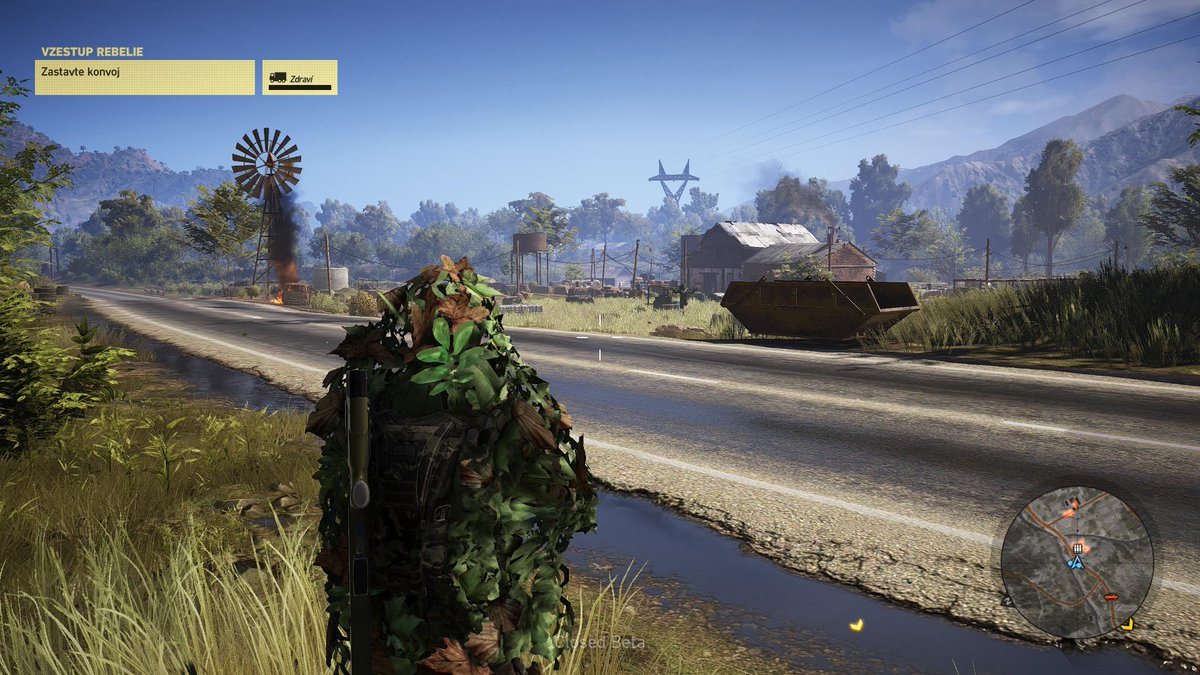Click the "Zastavte konvoj" objective panel
This screenshot has height=675, width=1200.
pos(145,77)
